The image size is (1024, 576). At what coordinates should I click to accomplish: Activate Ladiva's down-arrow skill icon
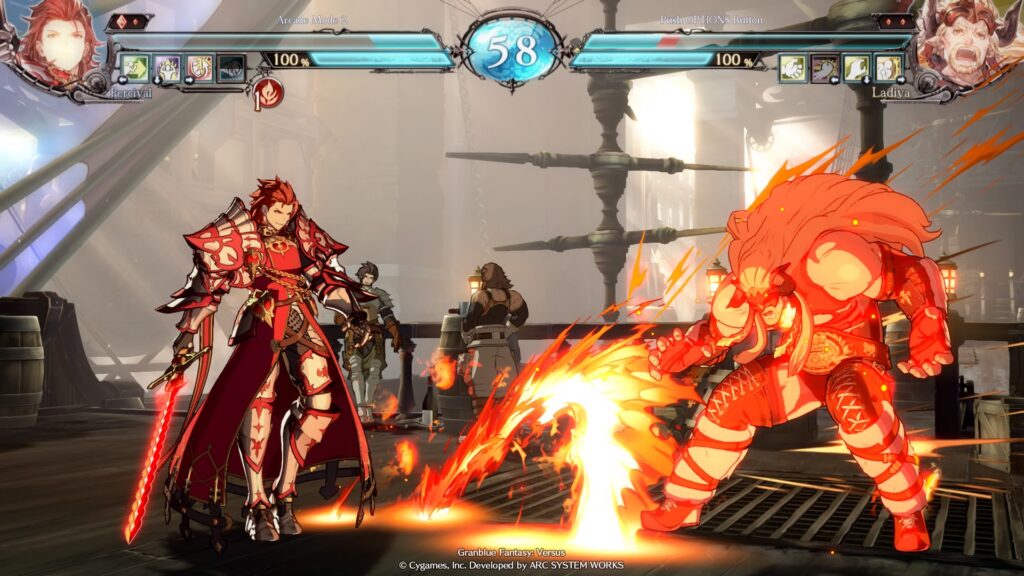tap(857, 68)
